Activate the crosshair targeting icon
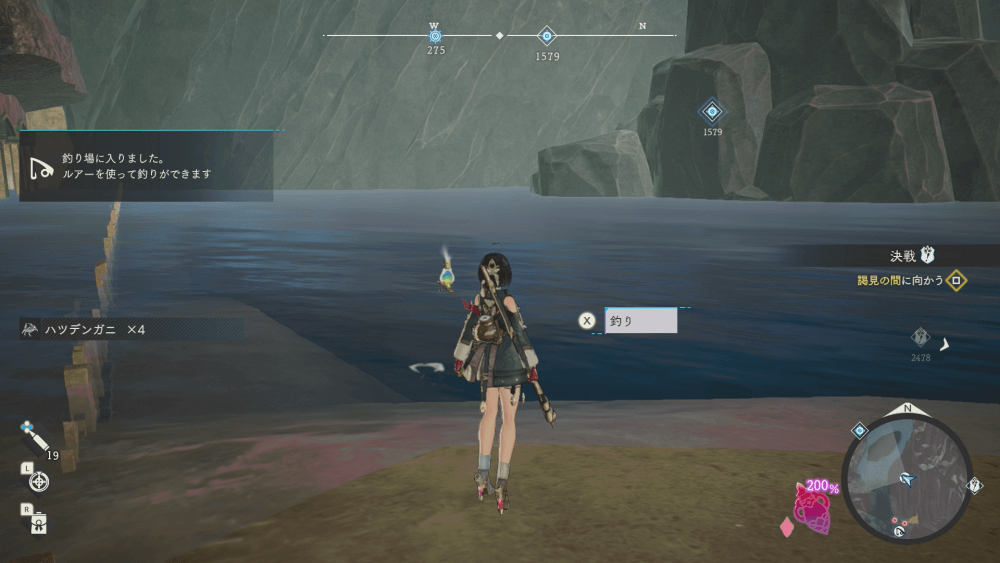Image resolution: width=1000 pixels, height=563 pixels. point(38,482)
